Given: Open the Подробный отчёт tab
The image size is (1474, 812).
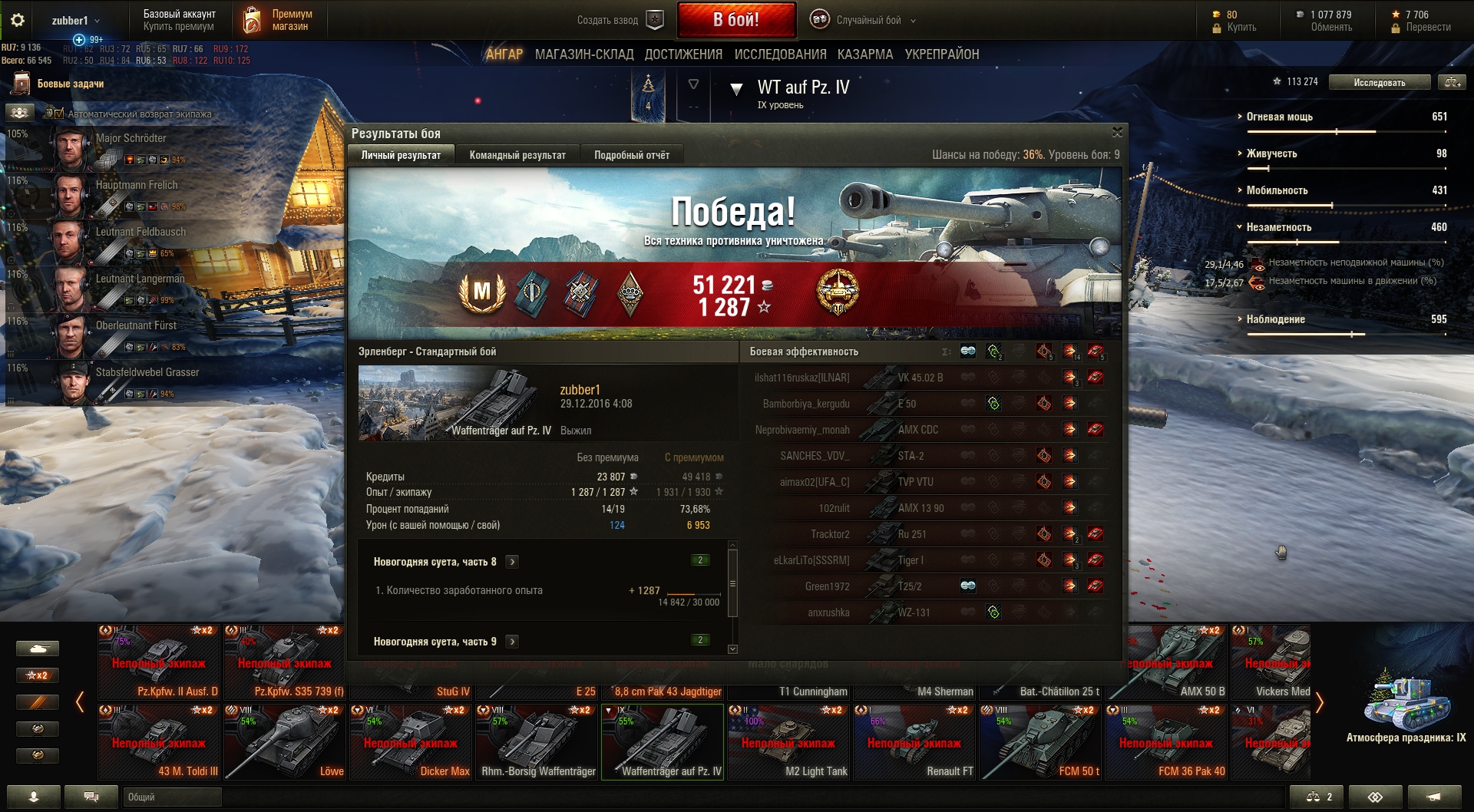Looking at the screenshot, I should 631,155.
